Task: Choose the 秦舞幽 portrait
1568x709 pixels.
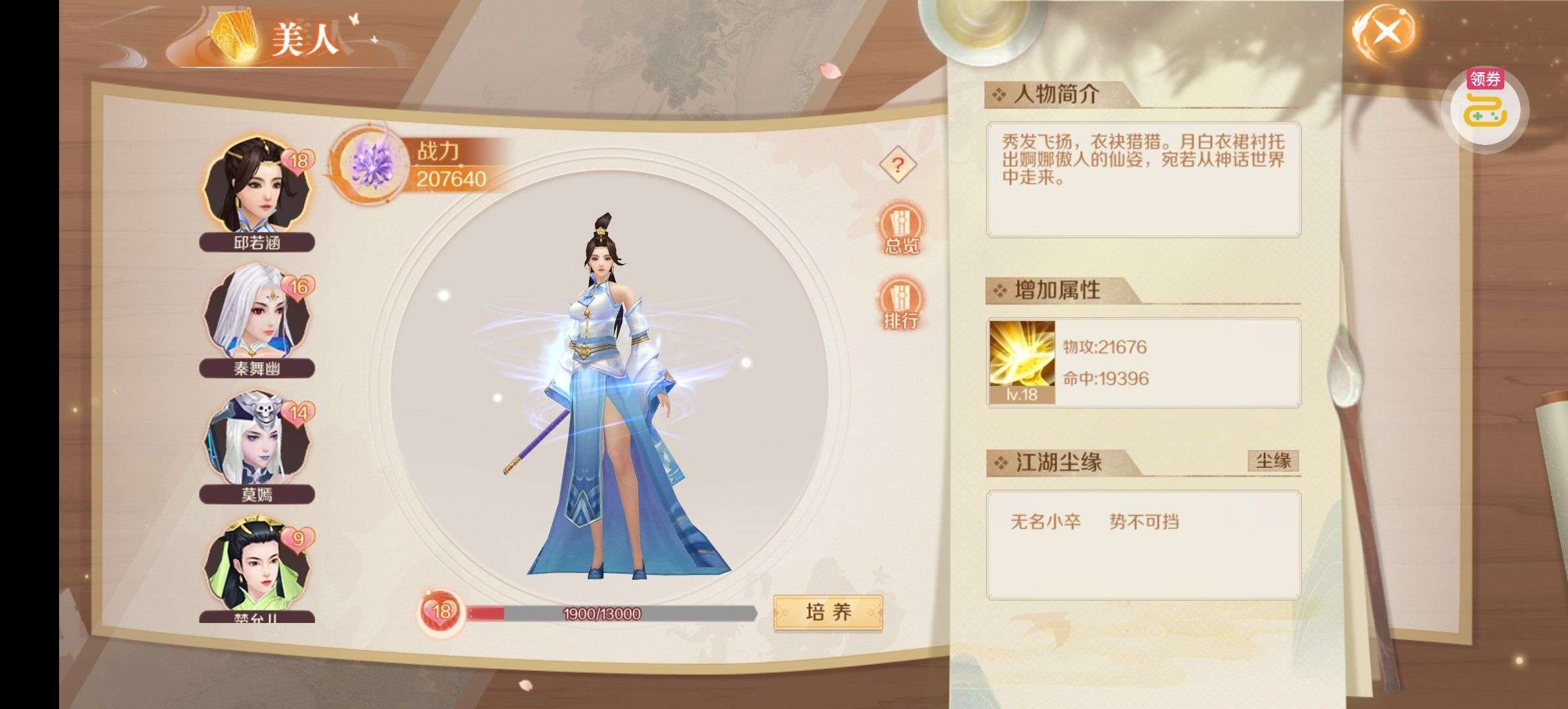Action: pos(257,312)
